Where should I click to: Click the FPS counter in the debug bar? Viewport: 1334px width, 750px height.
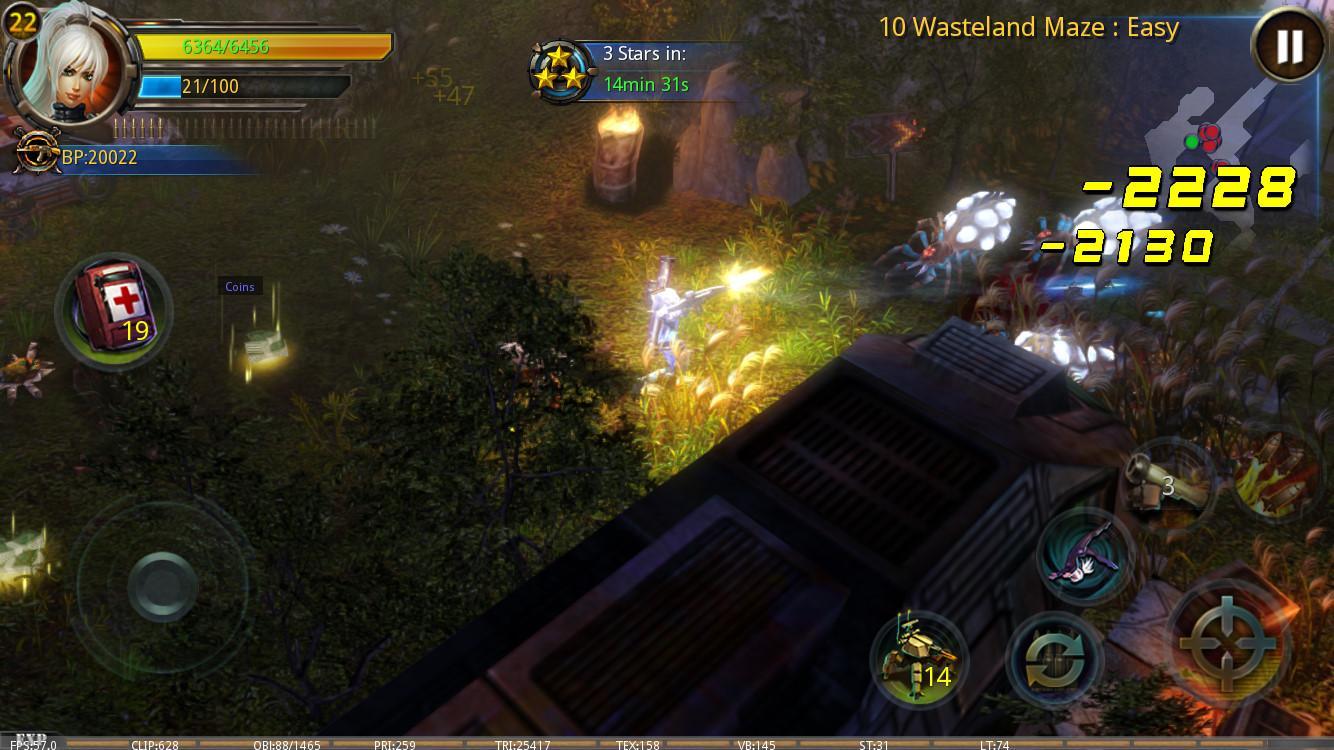click(x=34, y=745)
